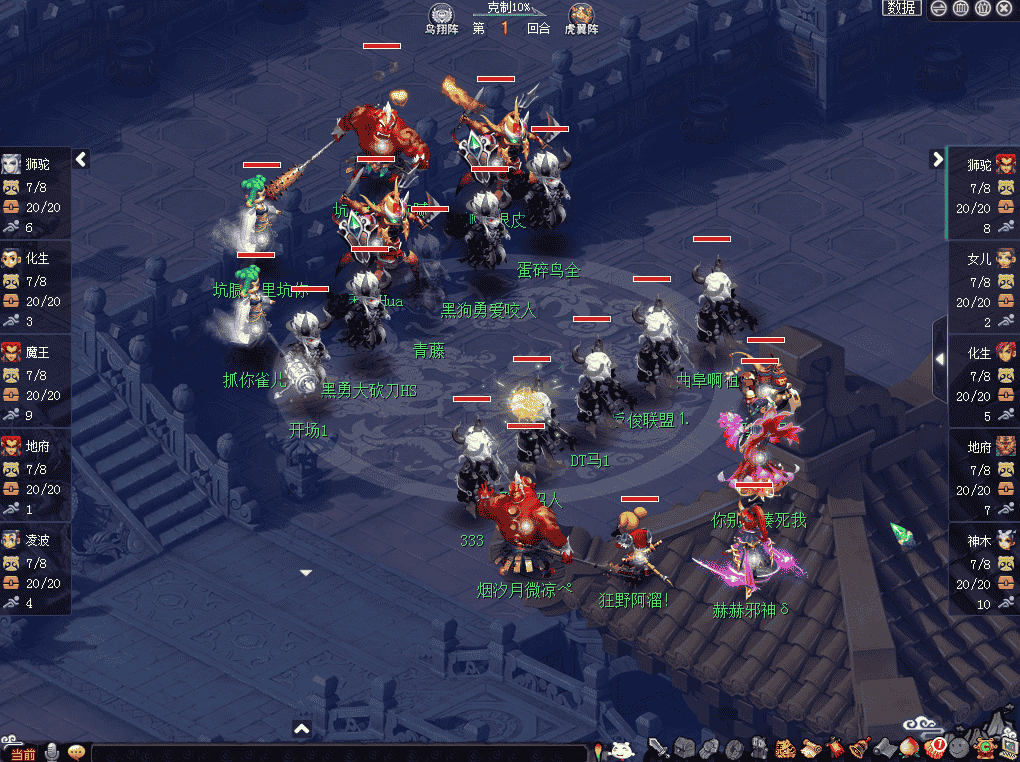This screenshot has width=1020, height=762.
Task: Click the chat text input box
Action: [x=340, y=753]
